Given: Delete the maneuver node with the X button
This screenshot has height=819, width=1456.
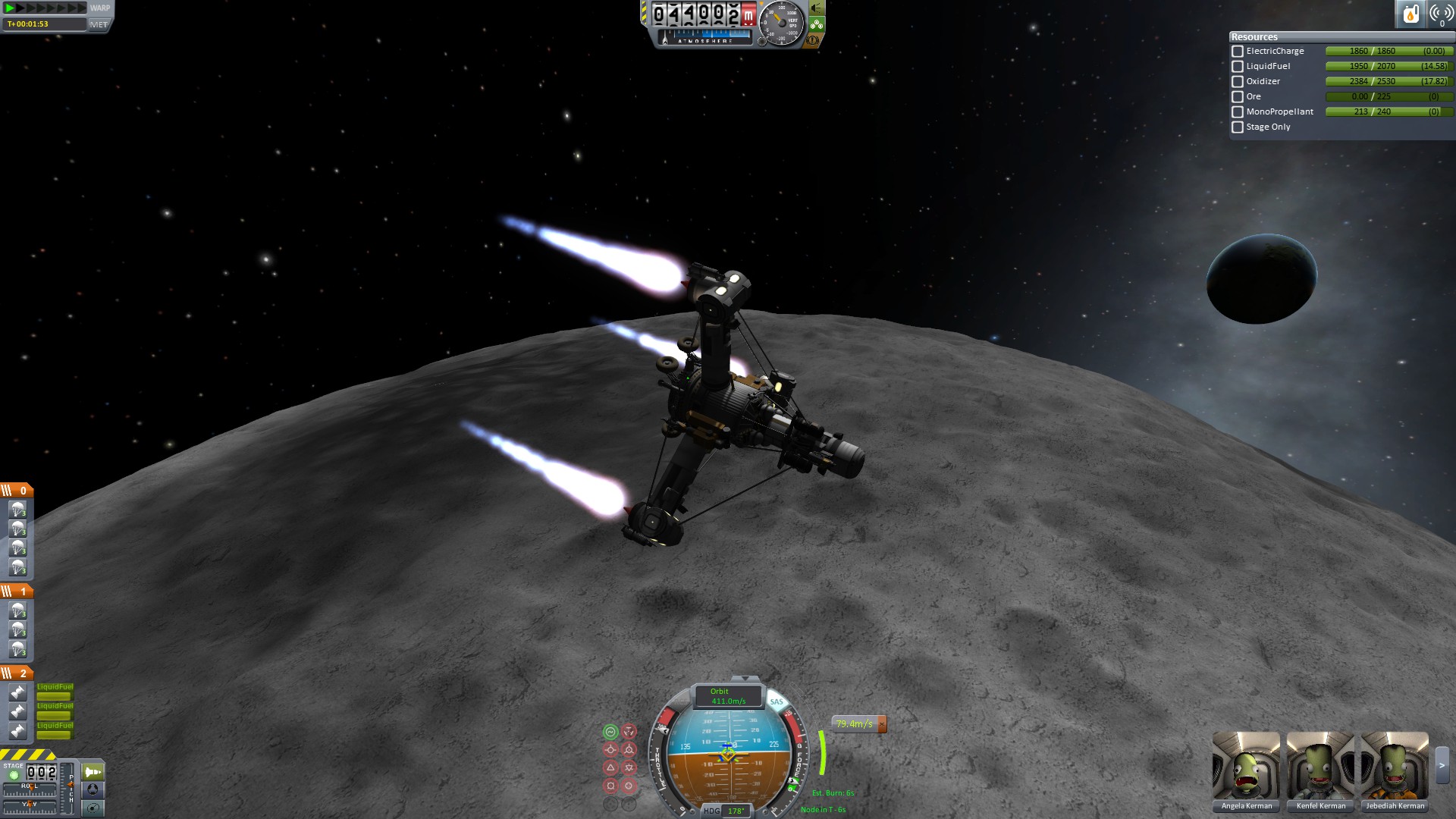Looking at the screenshot, I should (x=882, y=724).
